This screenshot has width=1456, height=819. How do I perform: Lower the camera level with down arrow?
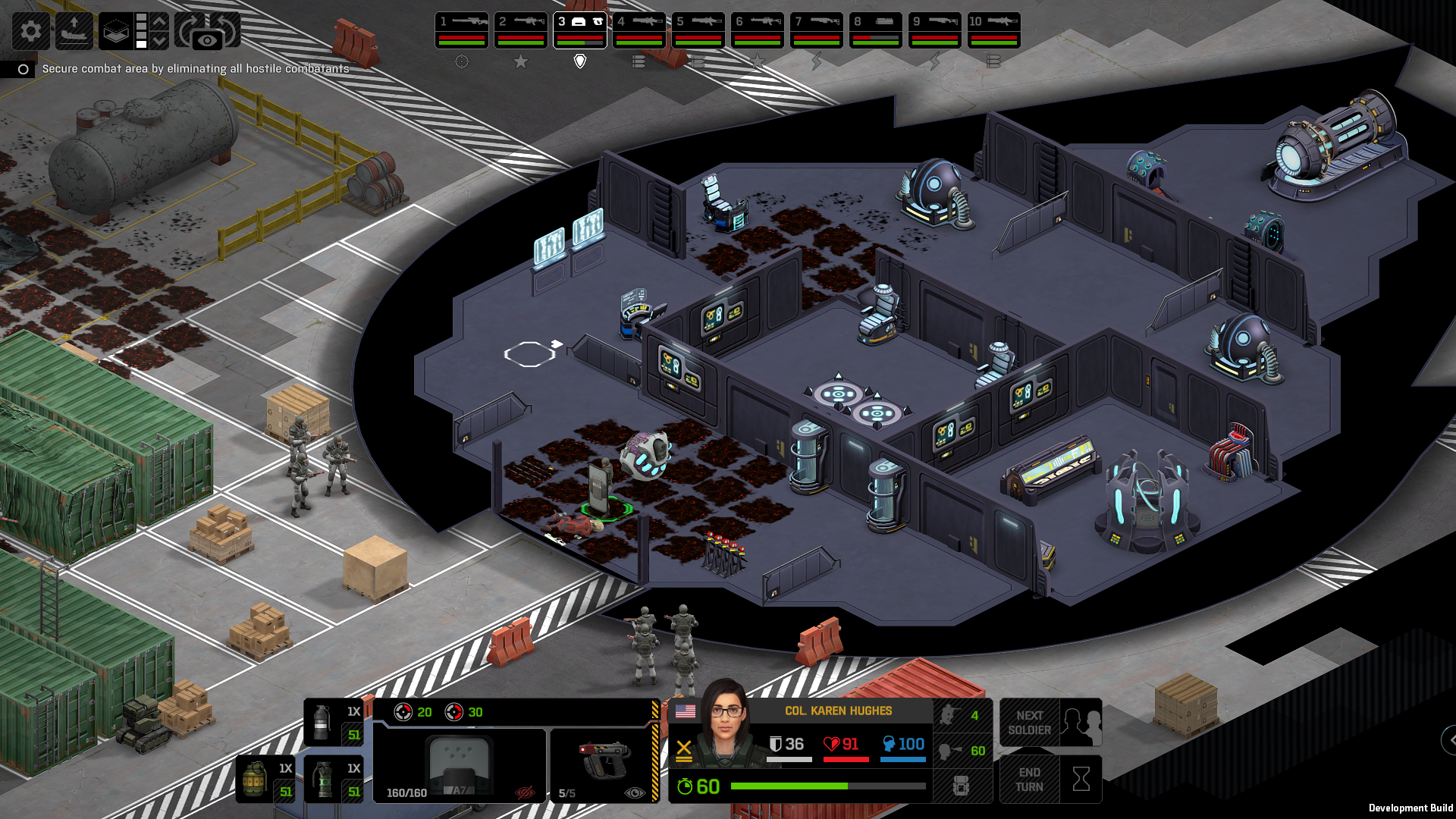[159, 40]
